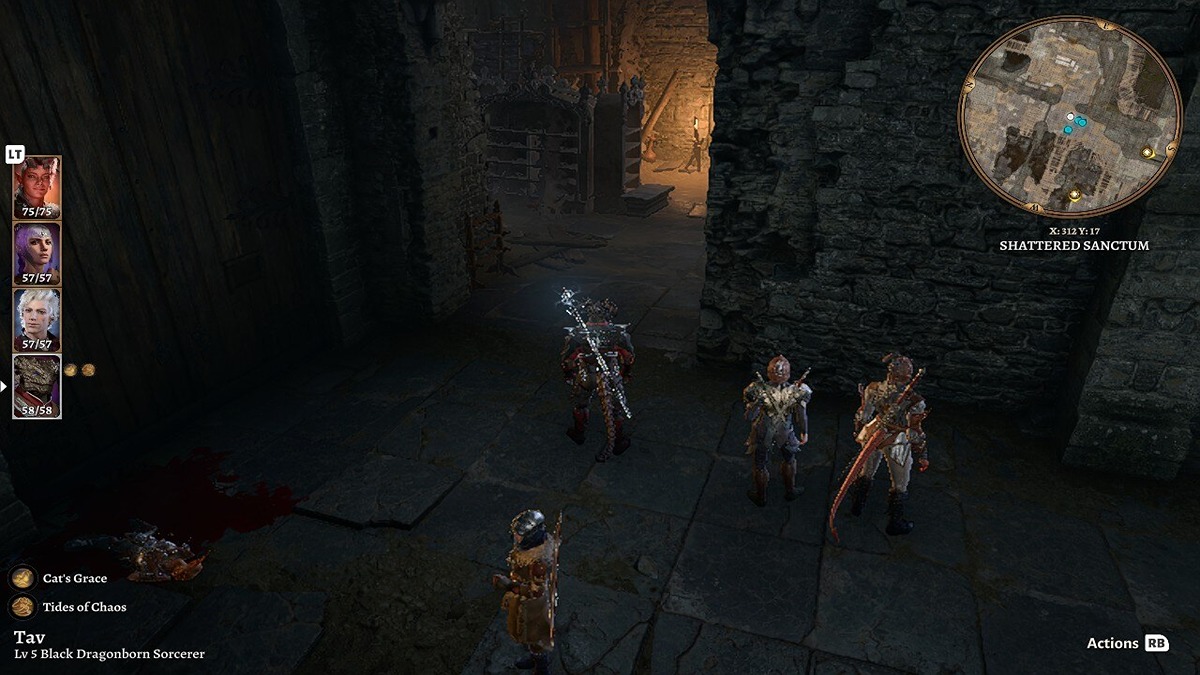Inspect the Tides of Chaos condition icon
This screenshot has height=675, width=1200.
(23, 607)
